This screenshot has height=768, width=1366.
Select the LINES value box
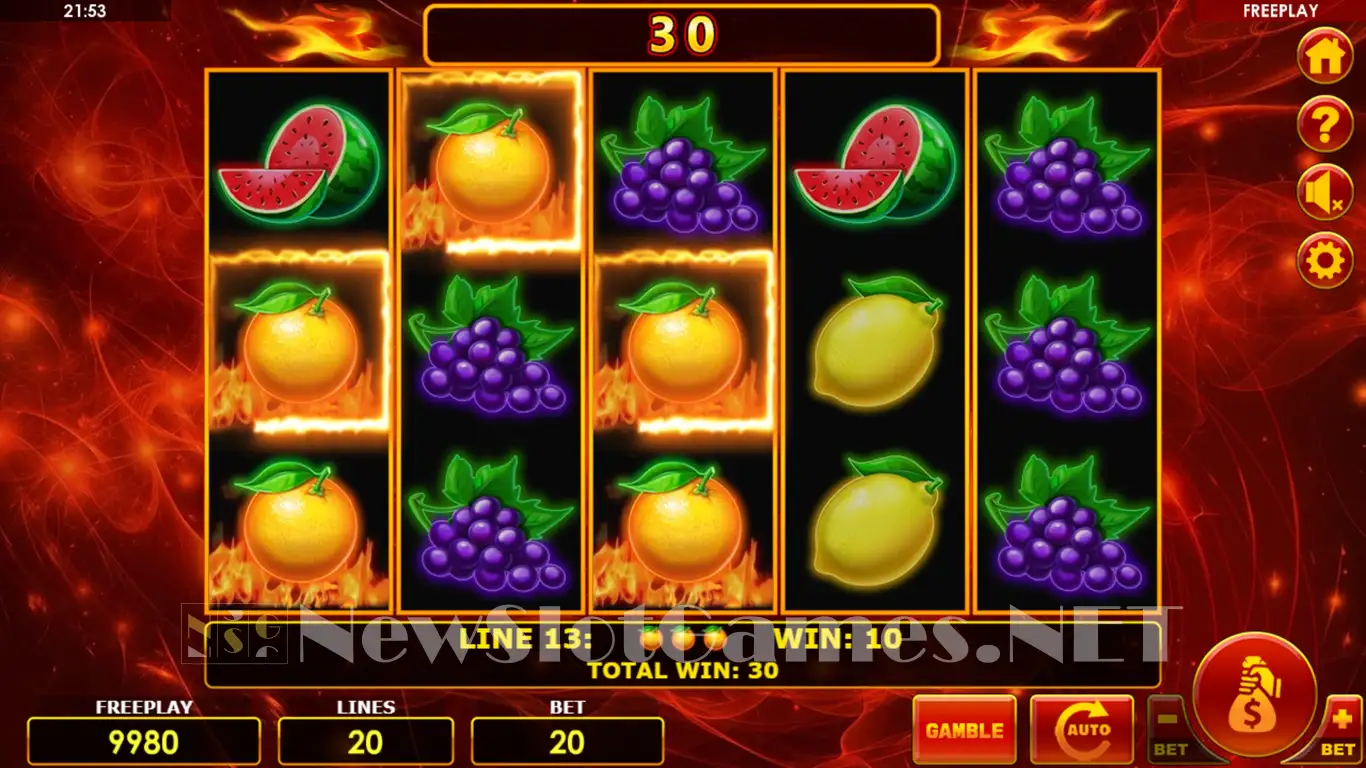pos(365,741)
